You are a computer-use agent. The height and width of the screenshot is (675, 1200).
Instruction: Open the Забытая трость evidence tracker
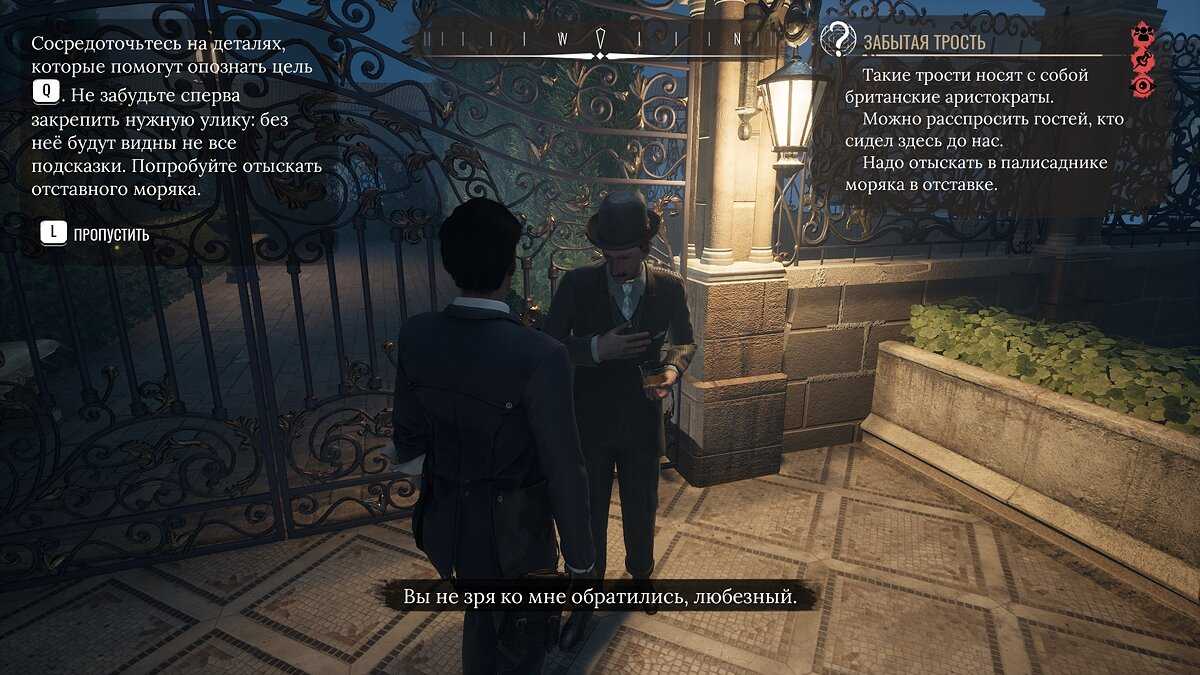pos(925,42)
